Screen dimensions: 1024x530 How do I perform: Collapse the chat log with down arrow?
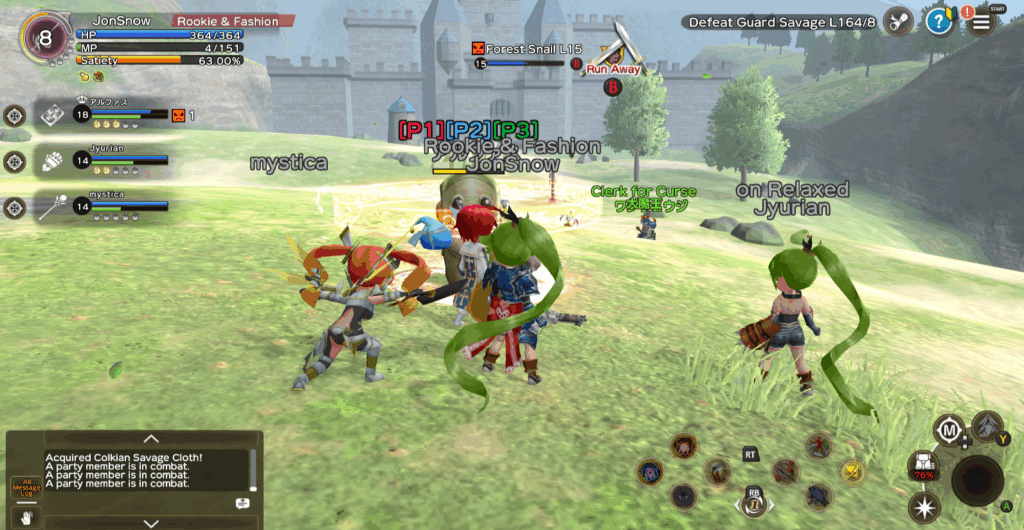pyautogui.click(x=151, y=522)
